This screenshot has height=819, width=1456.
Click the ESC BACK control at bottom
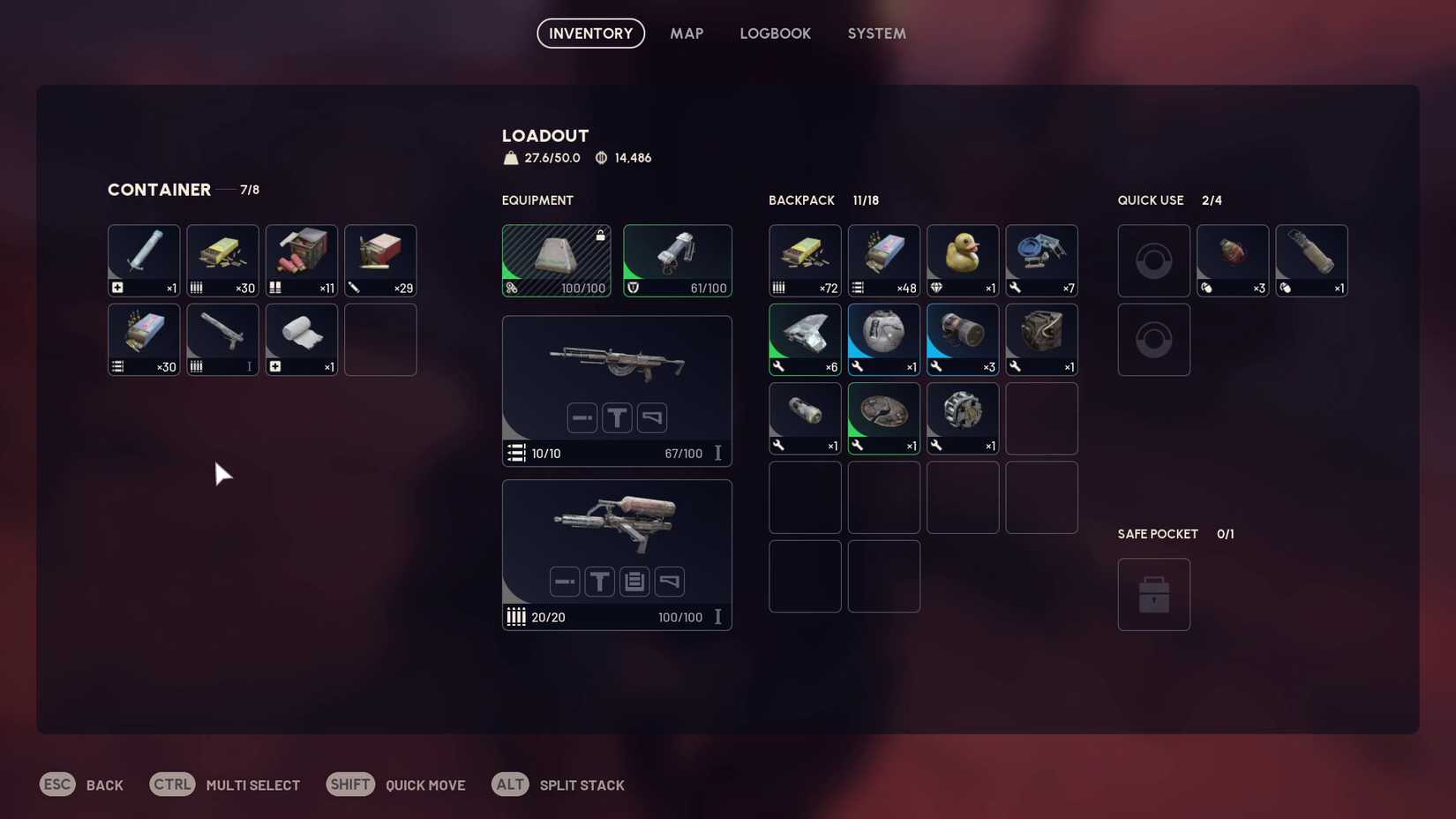click(81, 784)
